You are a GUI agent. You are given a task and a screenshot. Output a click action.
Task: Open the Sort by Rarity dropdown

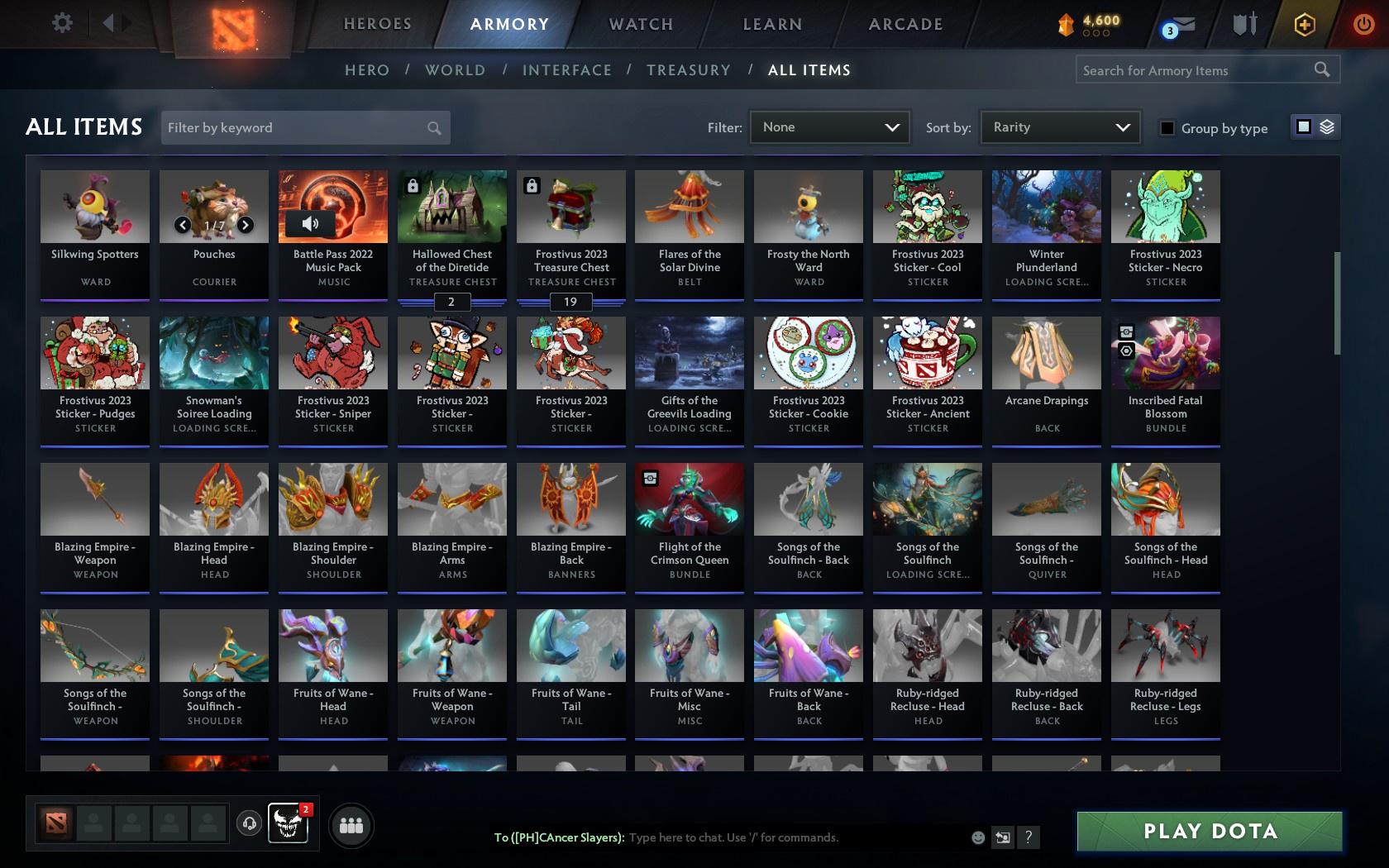[1059, 127]
